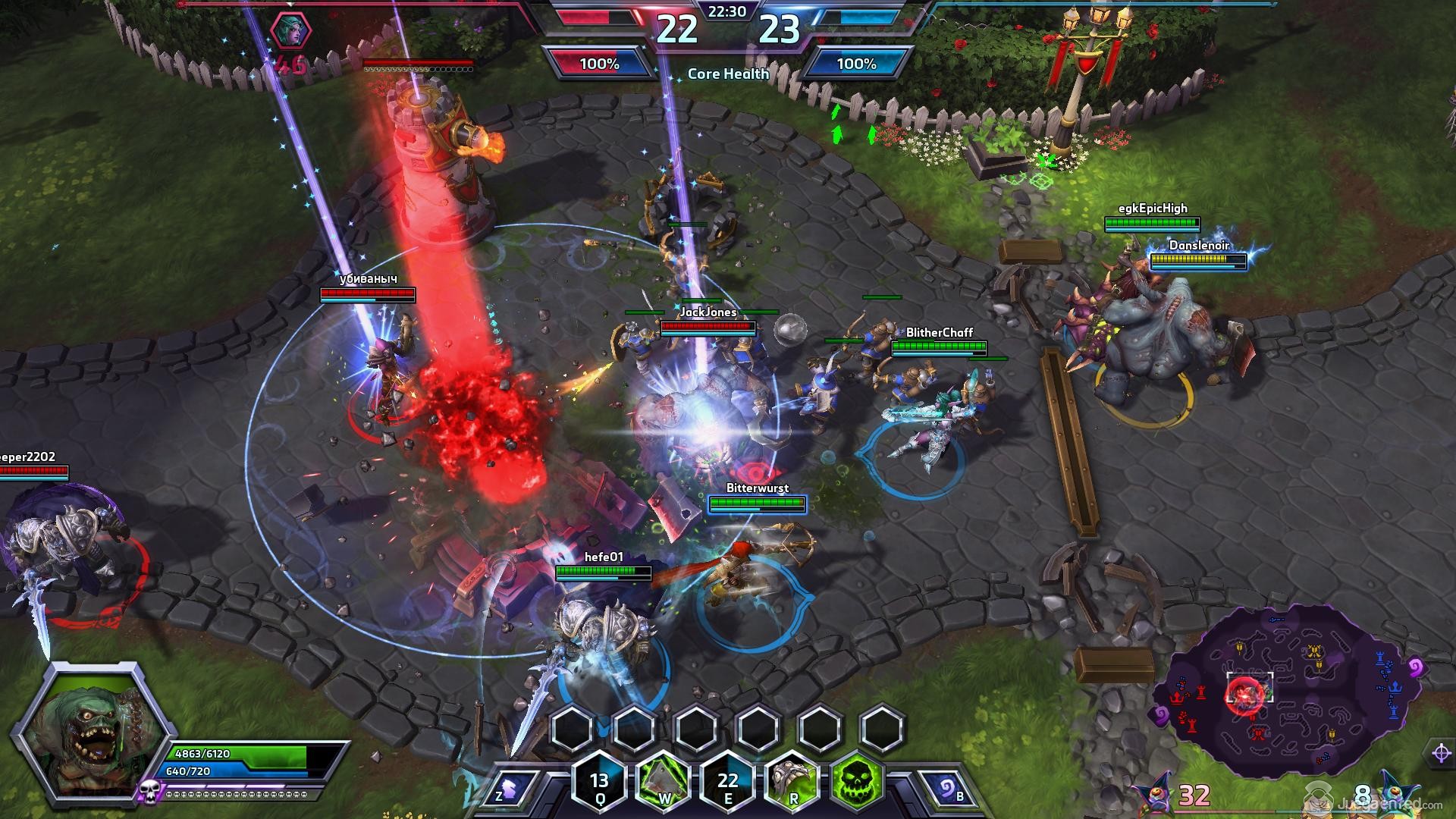Click the yellow mercenary camp on minimap
Image resolution: width=1456 pixels, height=819 pixels.
click(1314, 651)
